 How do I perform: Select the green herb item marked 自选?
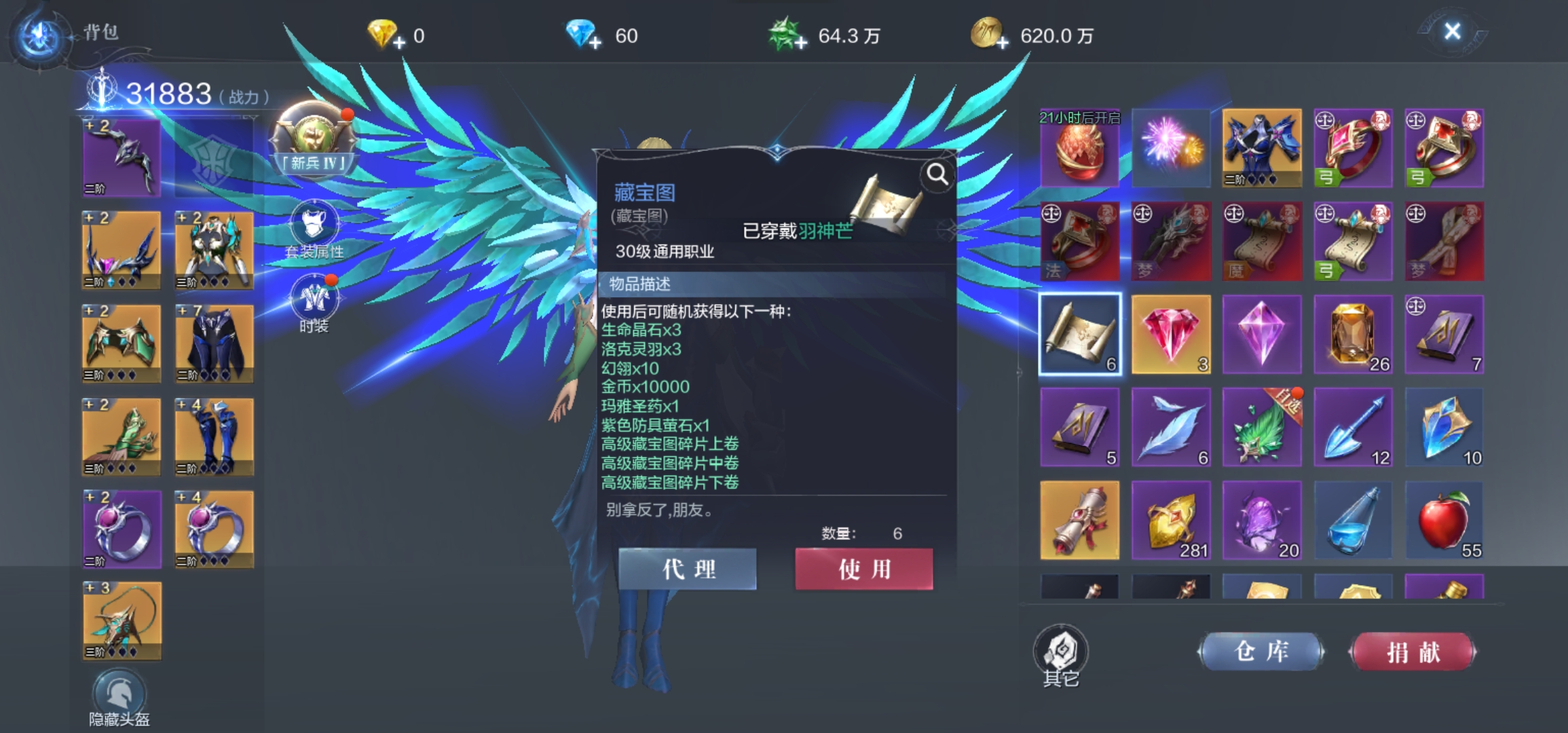click(1262, 426)
